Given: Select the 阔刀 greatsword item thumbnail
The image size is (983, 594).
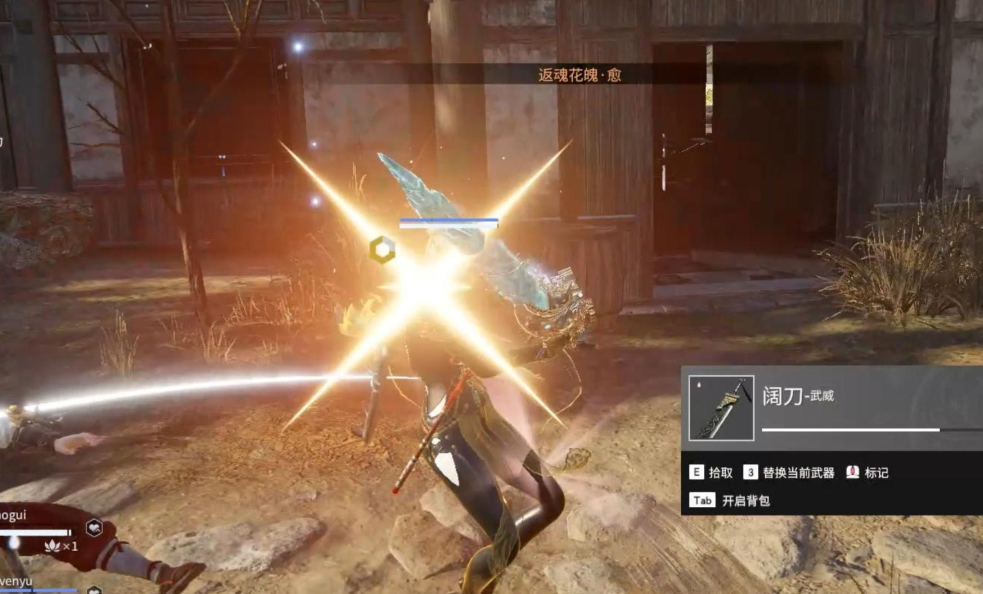Looking at the screenshot, I should 720,408.
